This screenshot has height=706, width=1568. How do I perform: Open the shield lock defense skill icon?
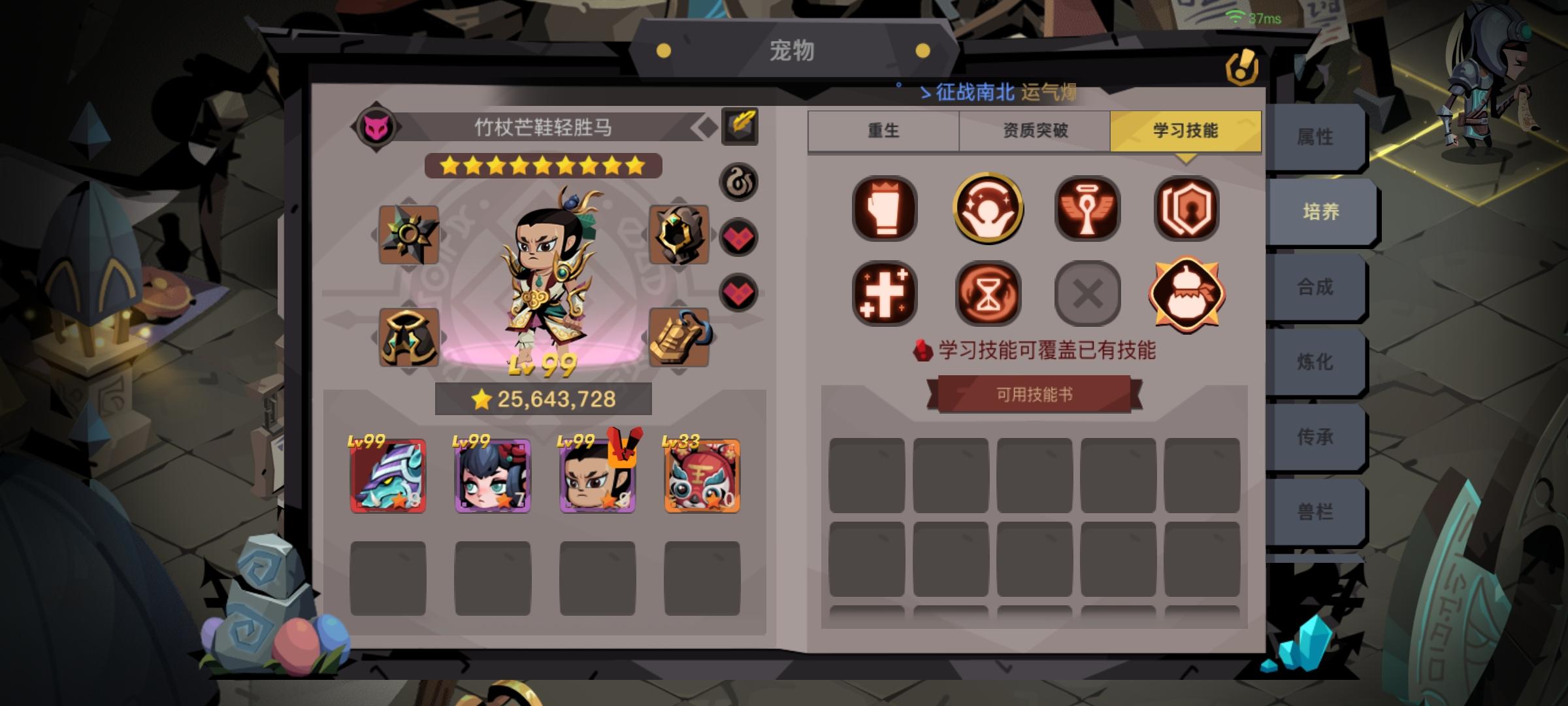click(x=1186, y=210)
